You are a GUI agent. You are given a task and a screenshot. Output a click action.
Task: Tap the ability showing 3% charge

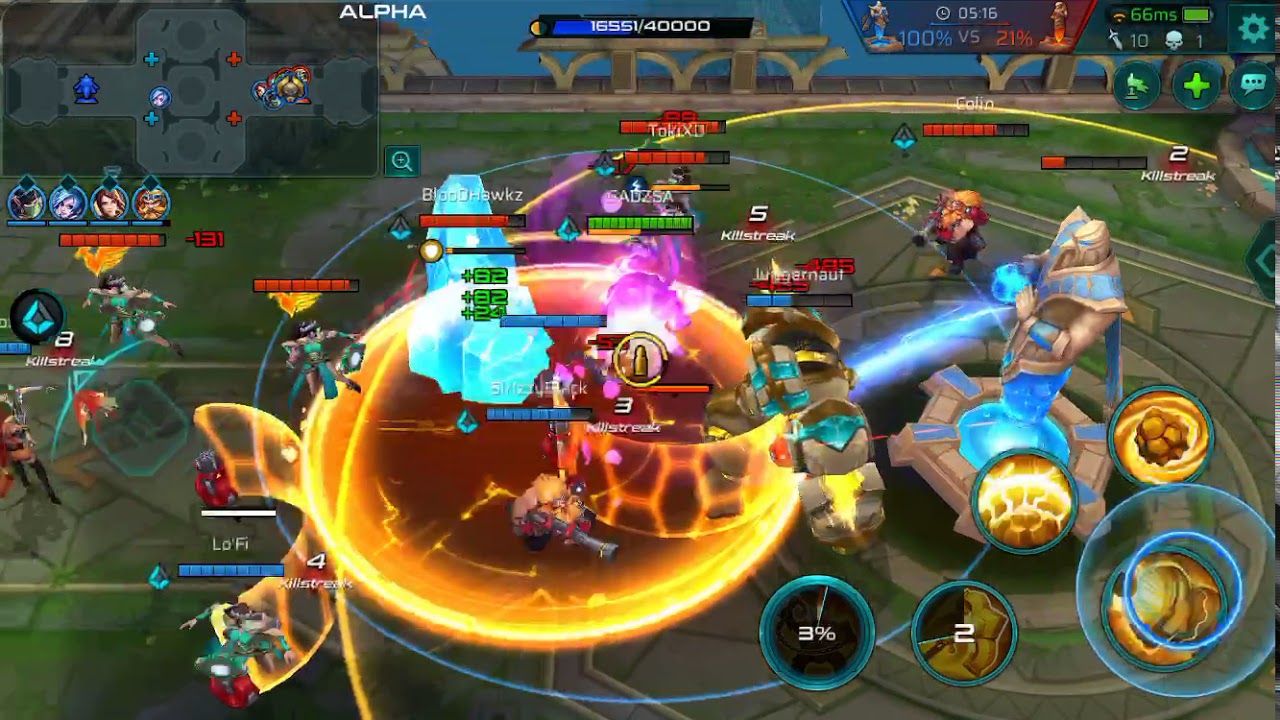tap(816, 632)
